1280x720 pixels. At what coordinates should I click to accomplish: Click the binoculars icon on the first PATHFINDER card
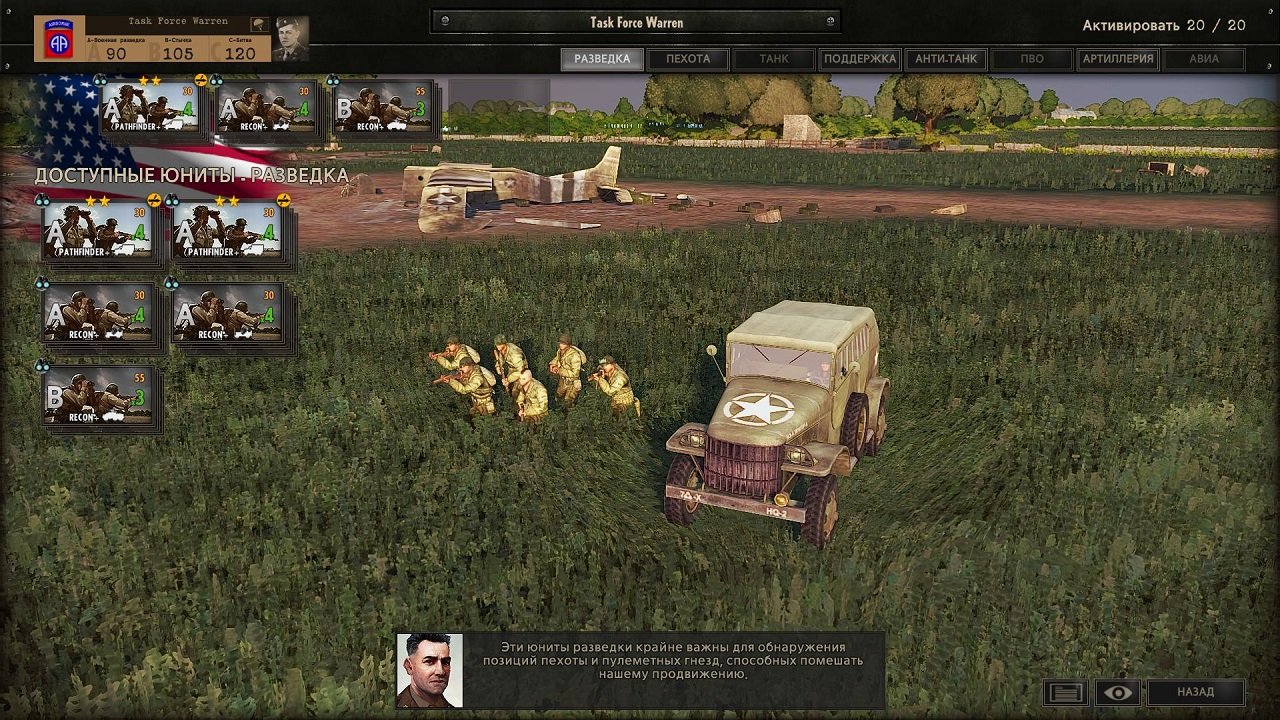43,200
